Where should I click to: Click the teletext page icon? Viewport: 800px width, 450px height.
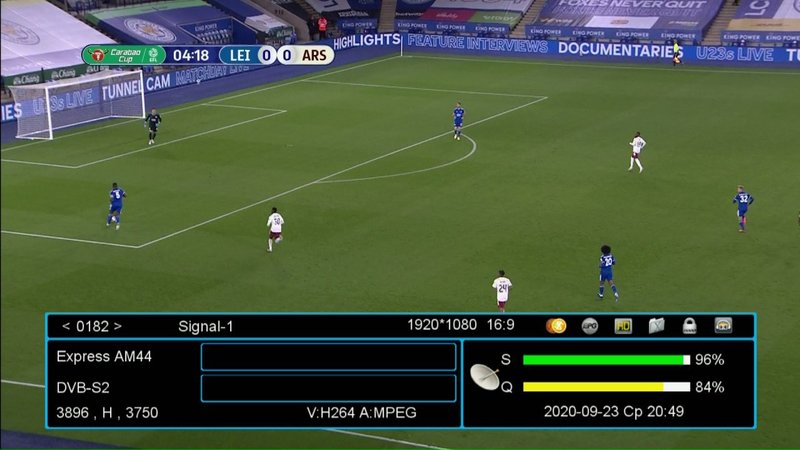pos(656,325)
